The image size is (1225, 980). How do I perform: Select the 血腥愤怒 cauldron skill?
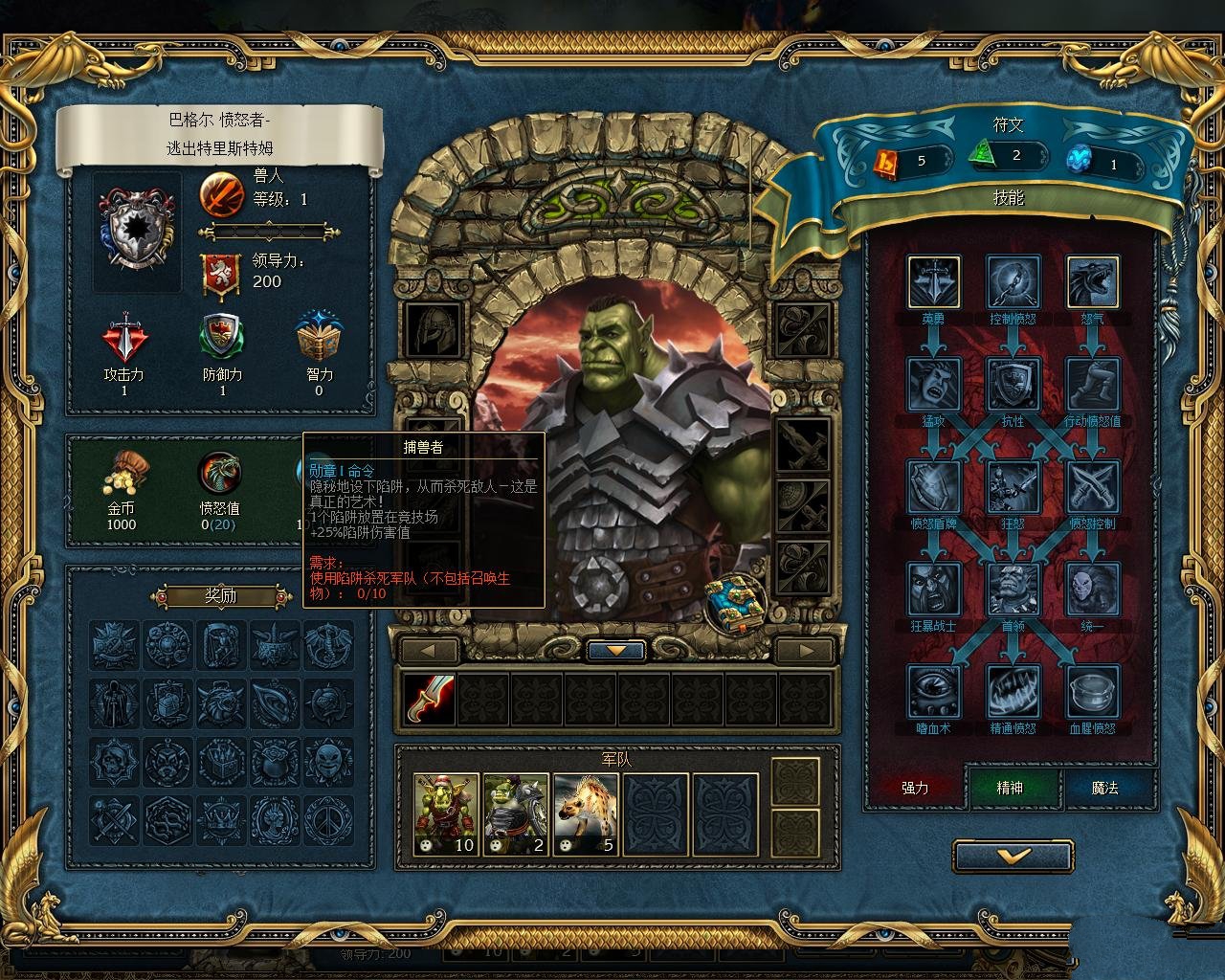pyautogui.click(x=1092, y=691)
